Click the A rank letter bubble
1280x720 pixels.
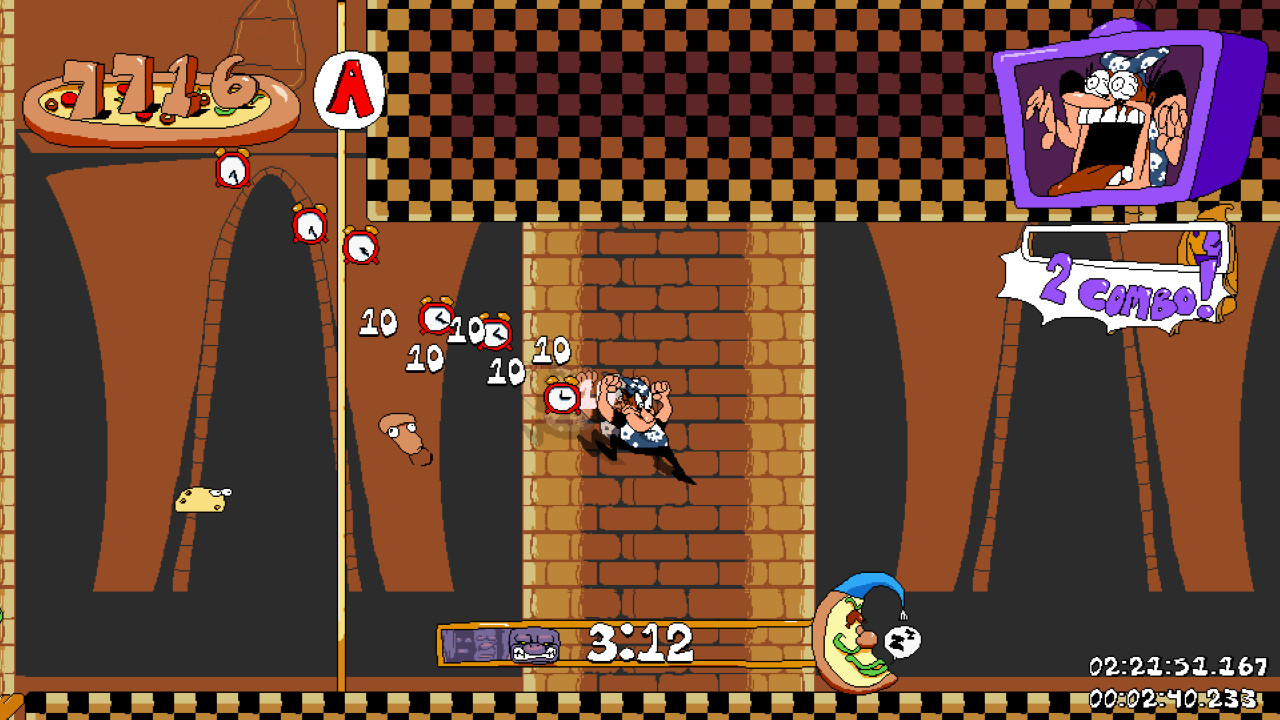click(350, 90)
